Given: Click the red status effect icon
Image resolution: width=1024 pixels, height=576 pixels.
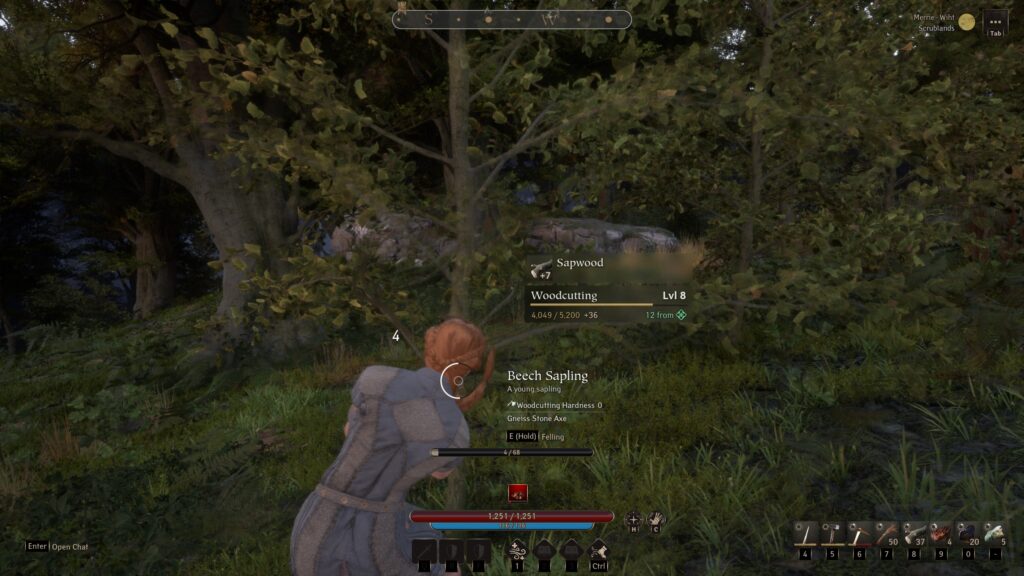Looking at the screenshot, I should (517, 492).
